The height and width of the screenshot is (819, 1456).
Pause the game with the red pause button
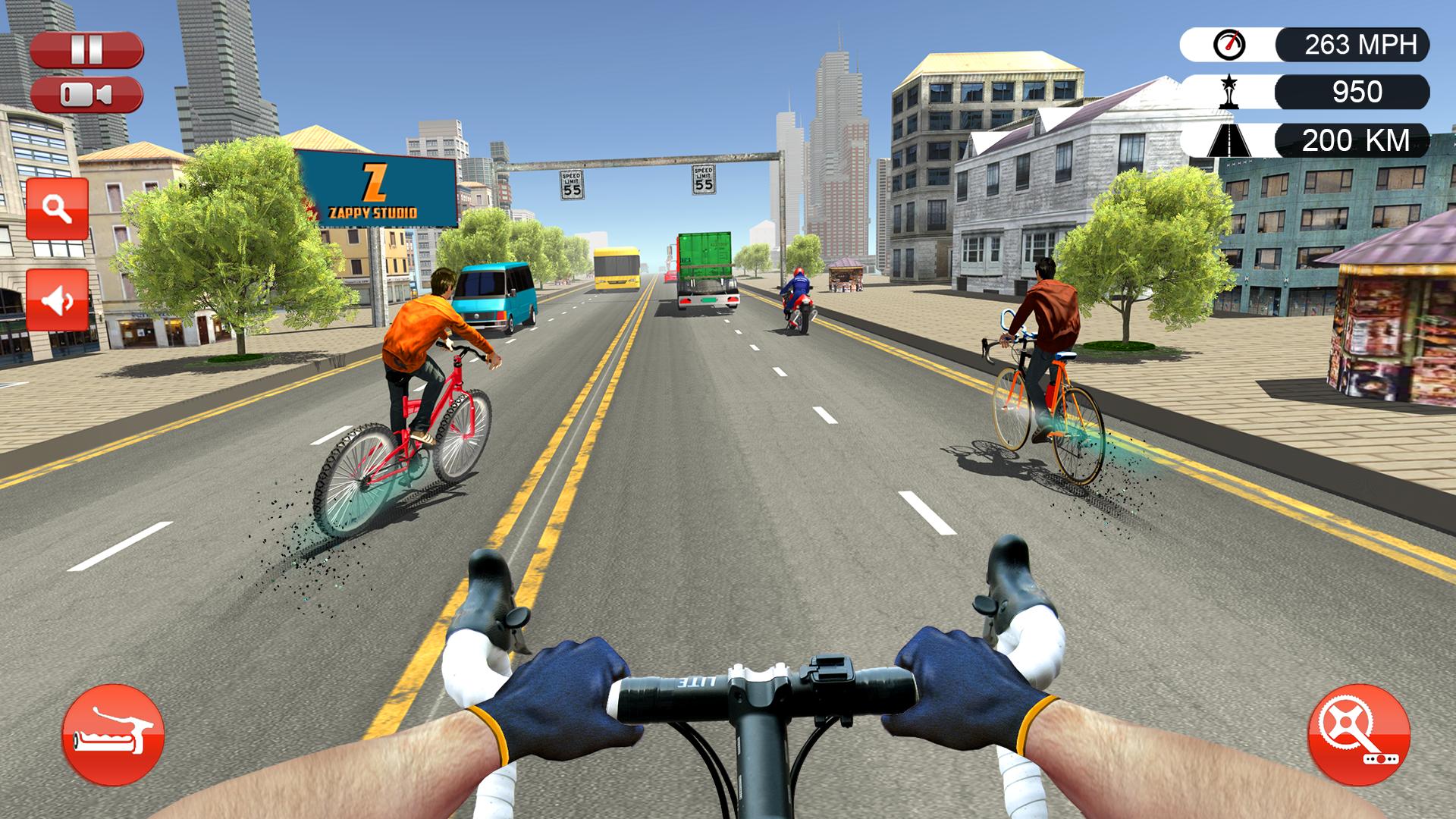86,50
